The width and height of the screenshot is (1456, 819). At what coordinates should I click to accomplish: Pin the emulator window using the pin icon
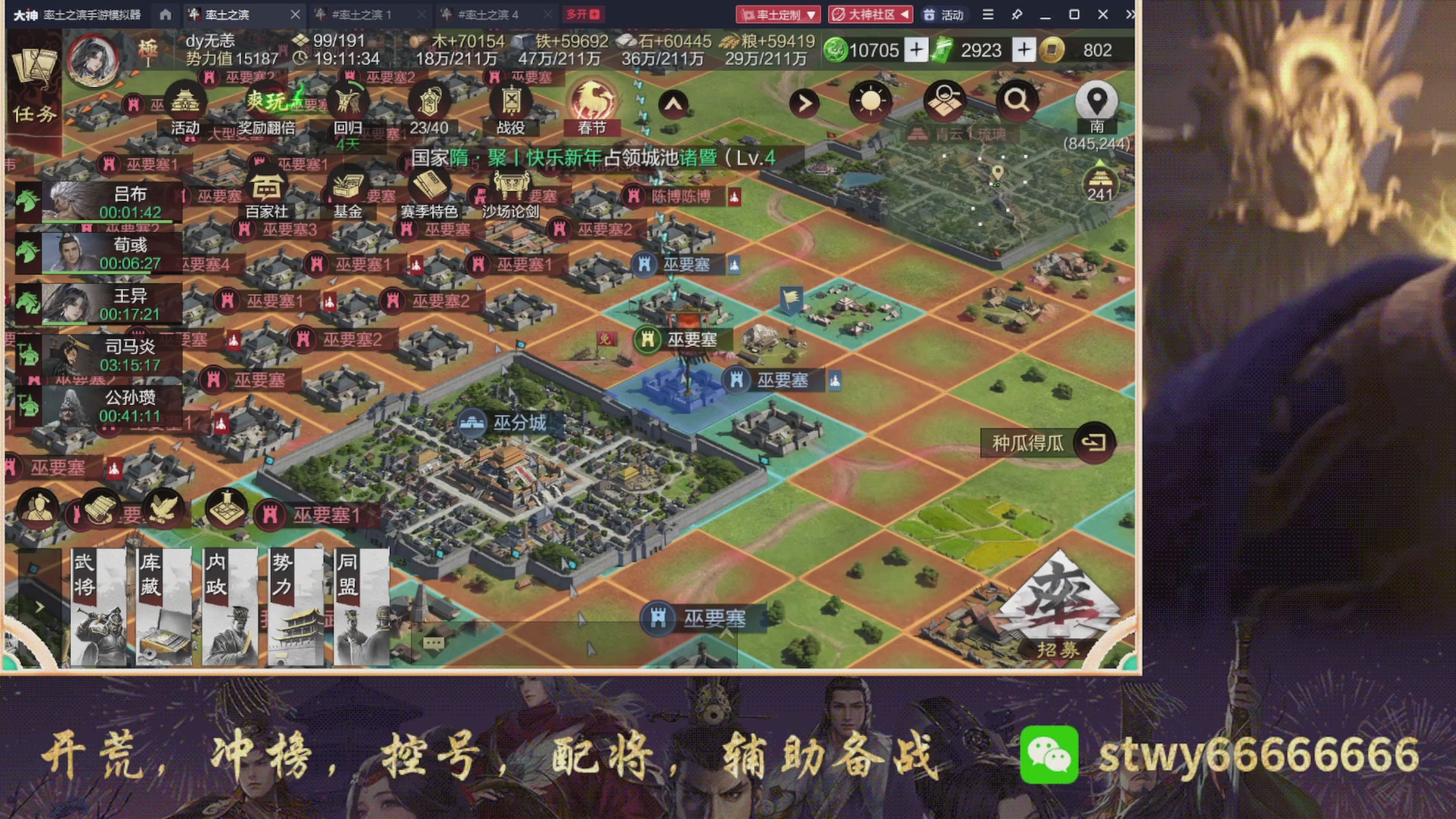point(1017,14)
